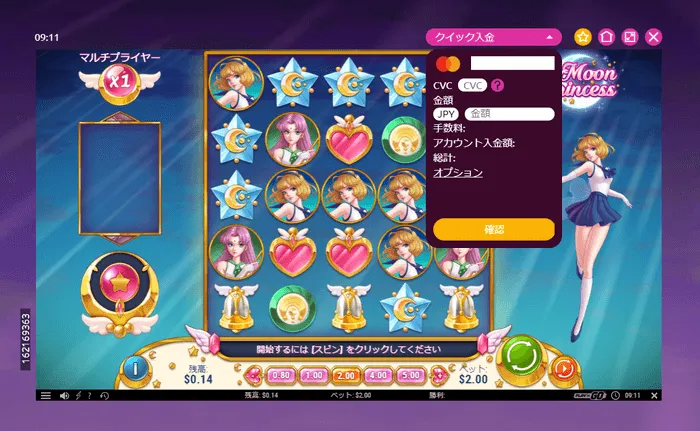Screen dimensions: 700x431
Task: Spin the reels with the green button
Action: pyautogui.click(x=520, y=355)
